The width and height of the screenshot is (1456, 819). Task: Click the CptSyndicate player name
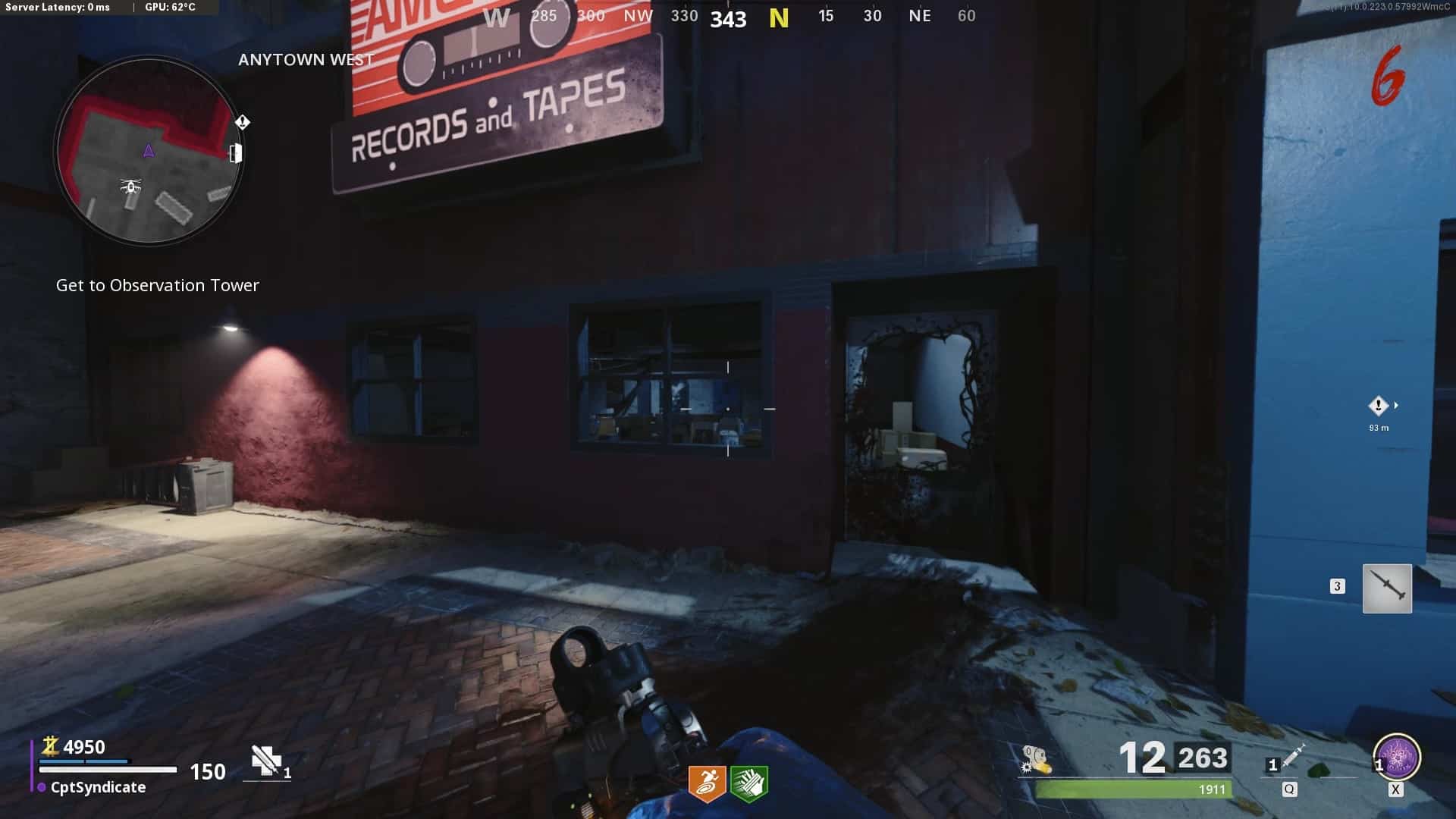[98, 788]
